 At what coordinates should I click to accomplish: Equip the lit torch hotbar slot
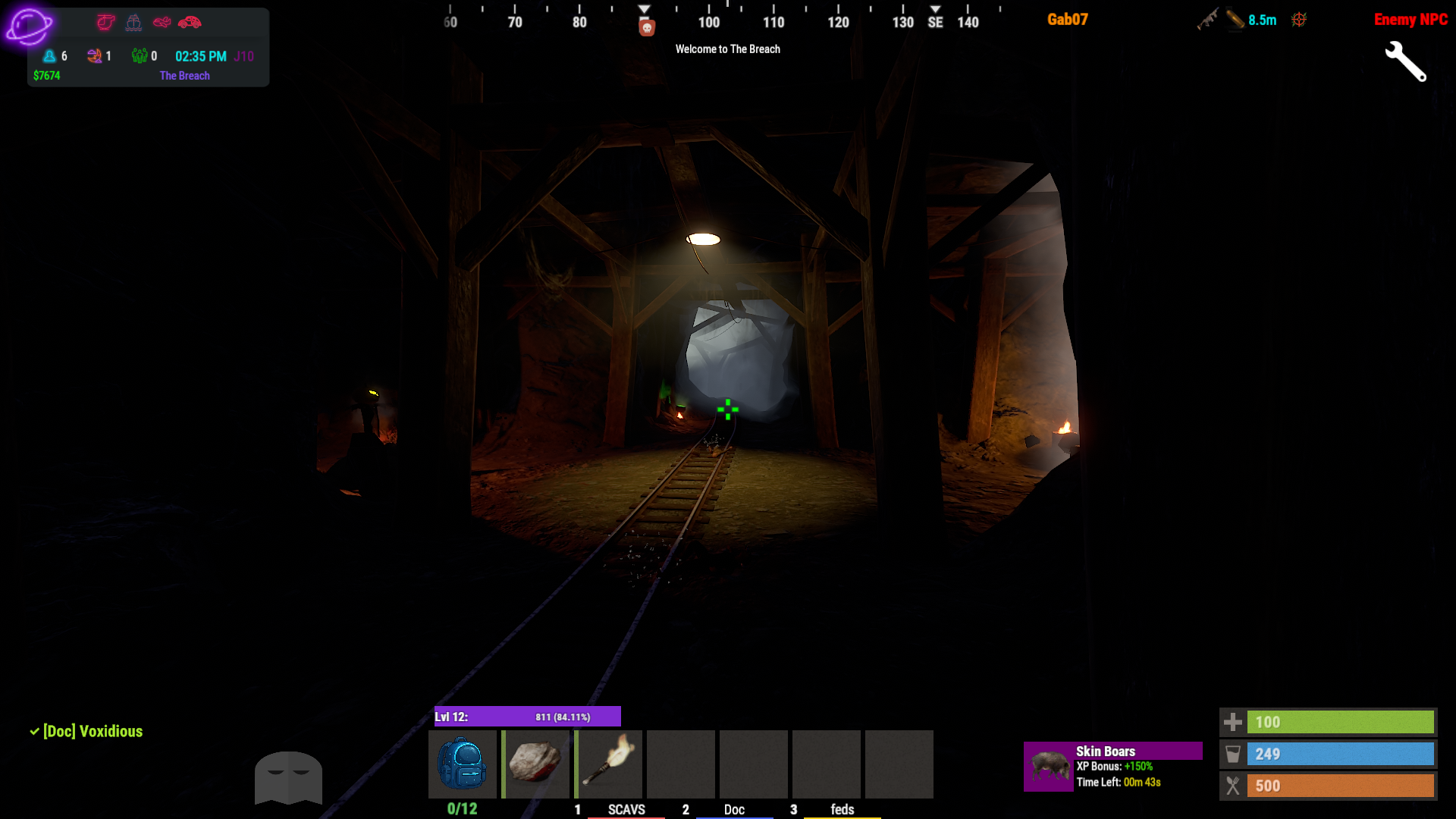pyautogui.click(x=608, y=764)
